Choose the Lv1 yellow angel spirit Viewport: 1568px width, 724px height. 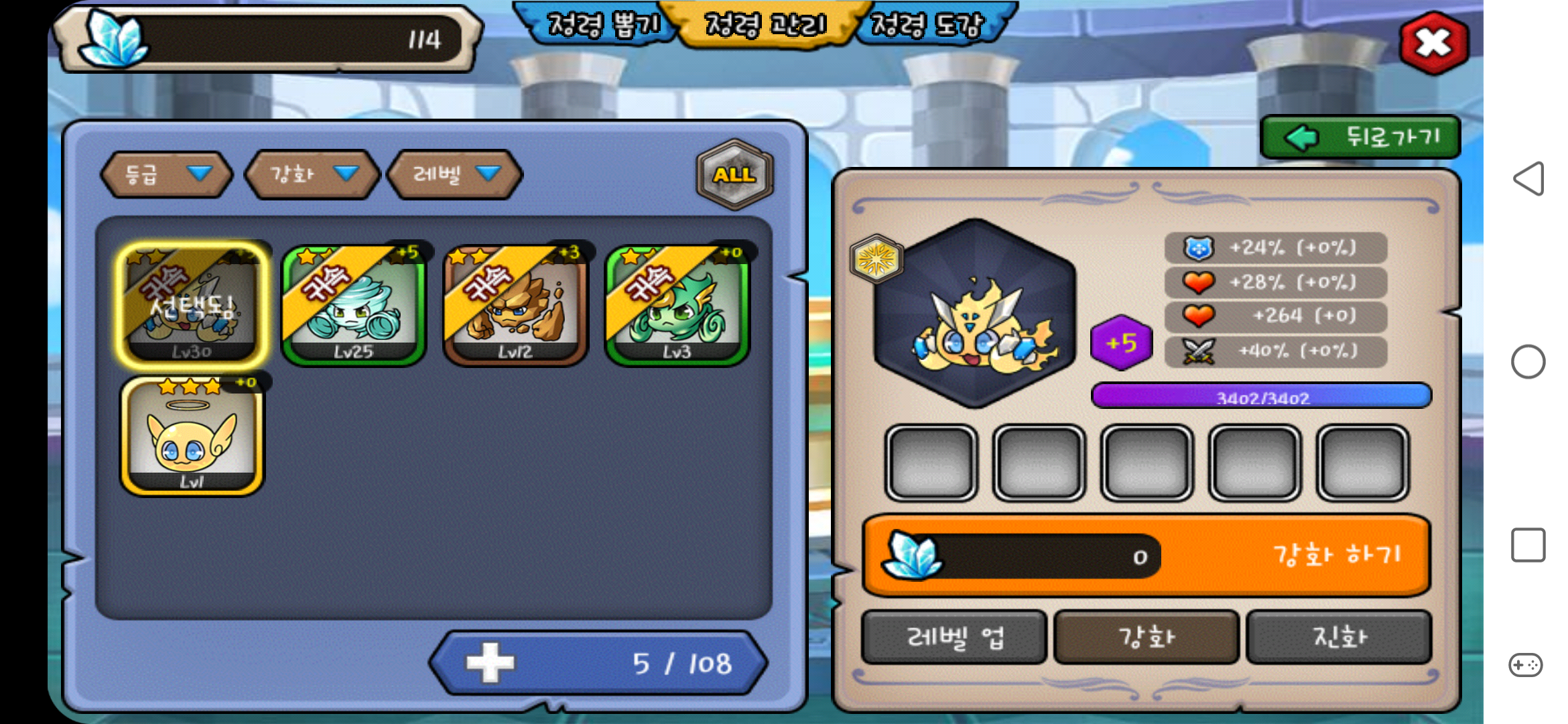pyautogui.click(x=192, y=436)
